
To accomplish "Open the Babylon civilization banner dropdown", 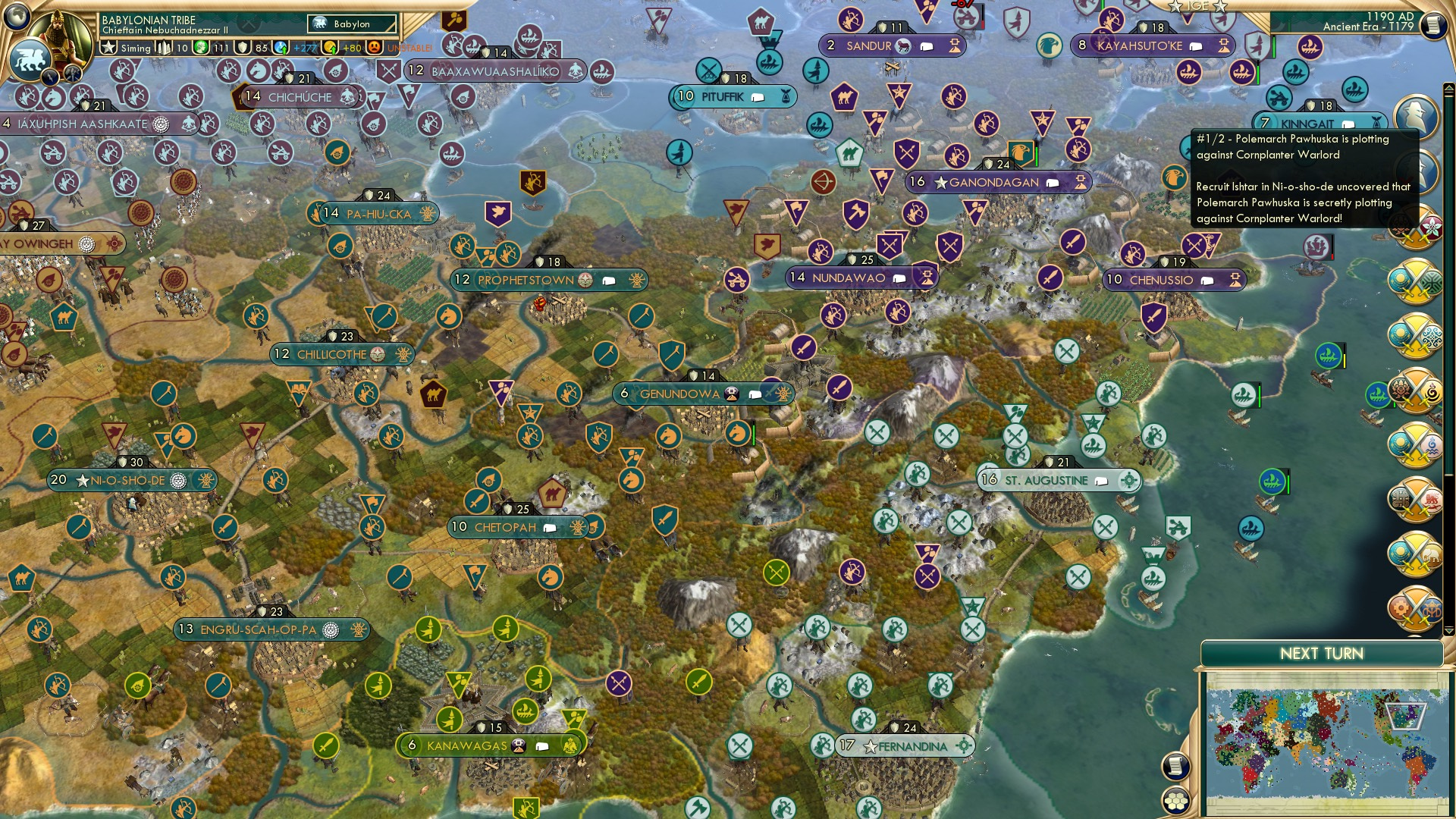I will [x=350, y=24].
